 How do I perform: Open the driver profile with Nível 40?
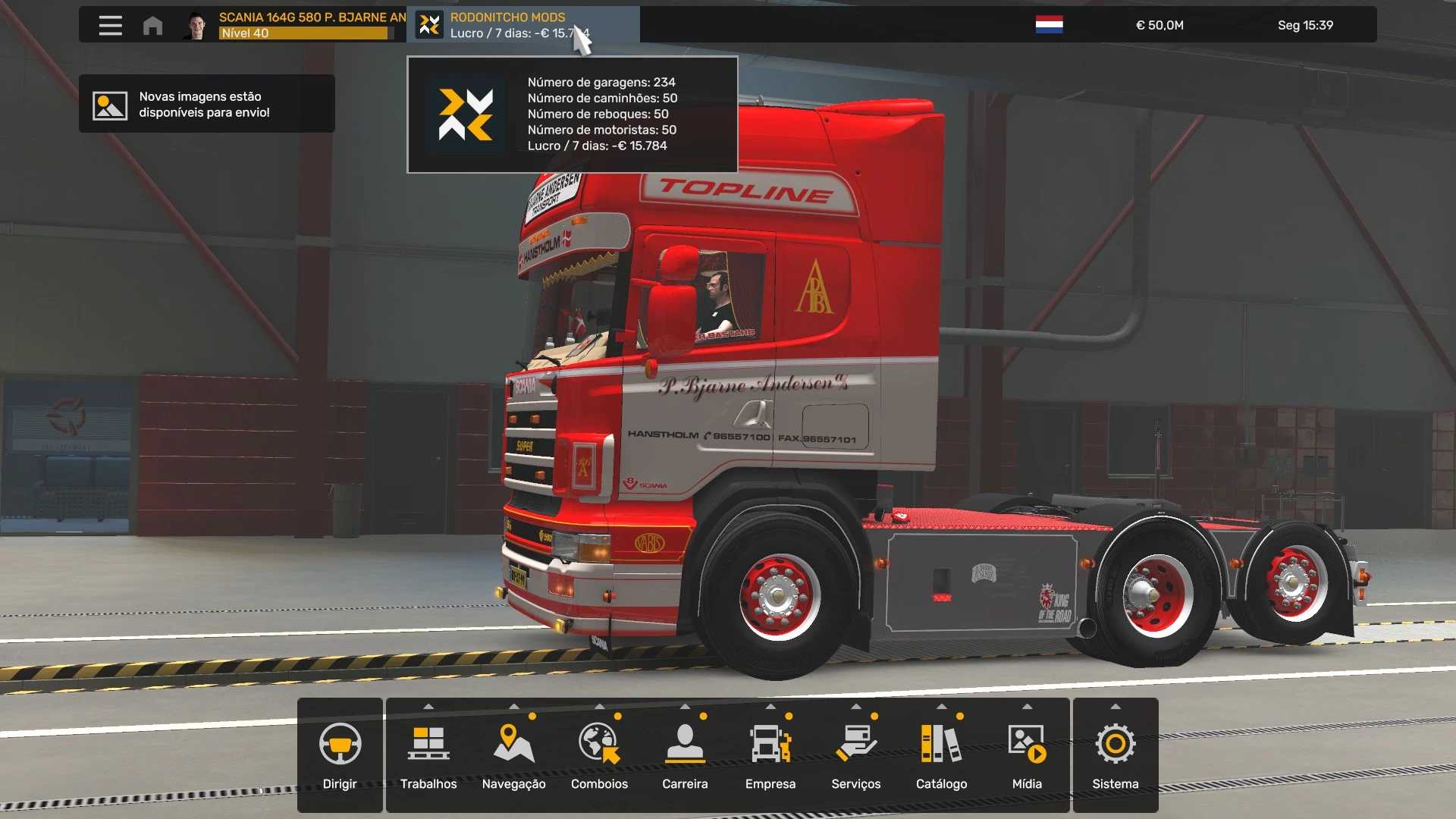pyautogui.click(x=296, y=25)
